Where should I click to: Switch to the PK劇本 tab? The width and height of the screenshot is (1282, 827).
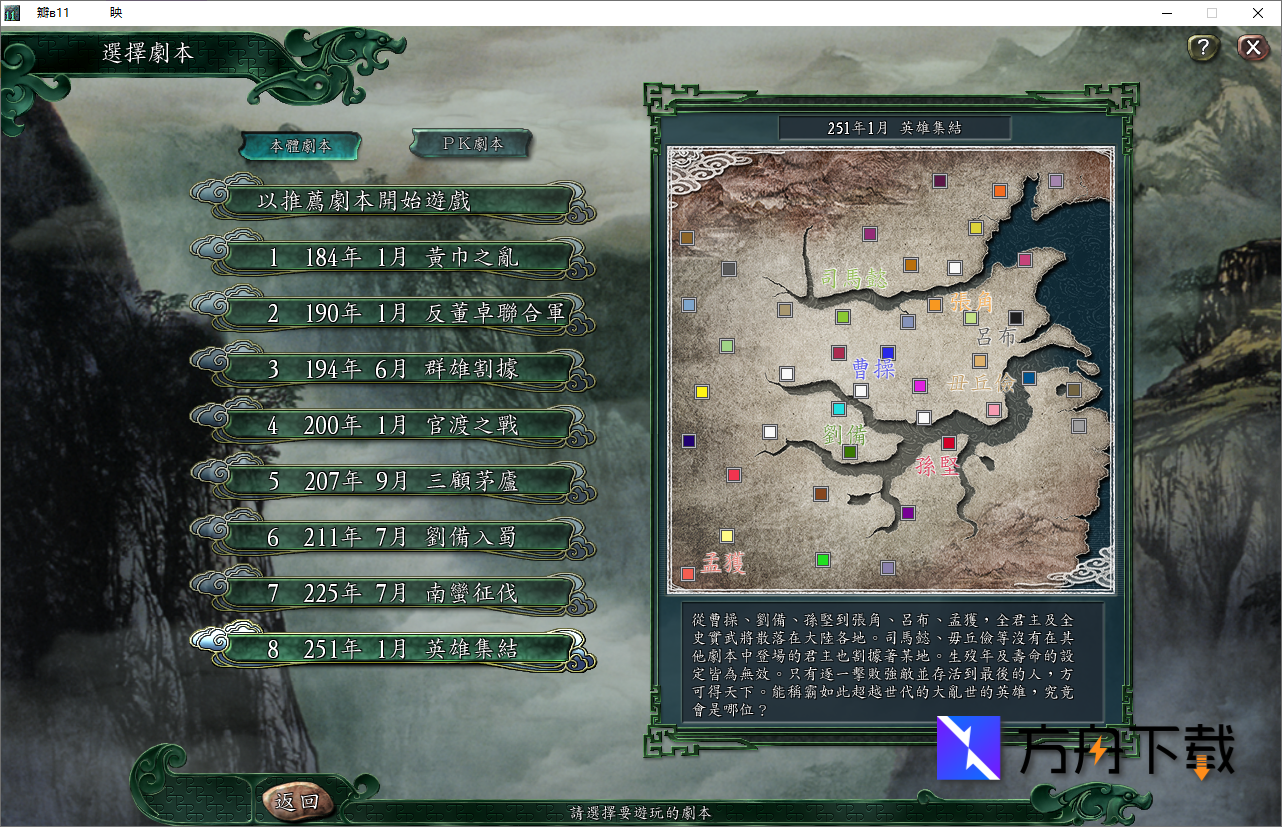472,144
